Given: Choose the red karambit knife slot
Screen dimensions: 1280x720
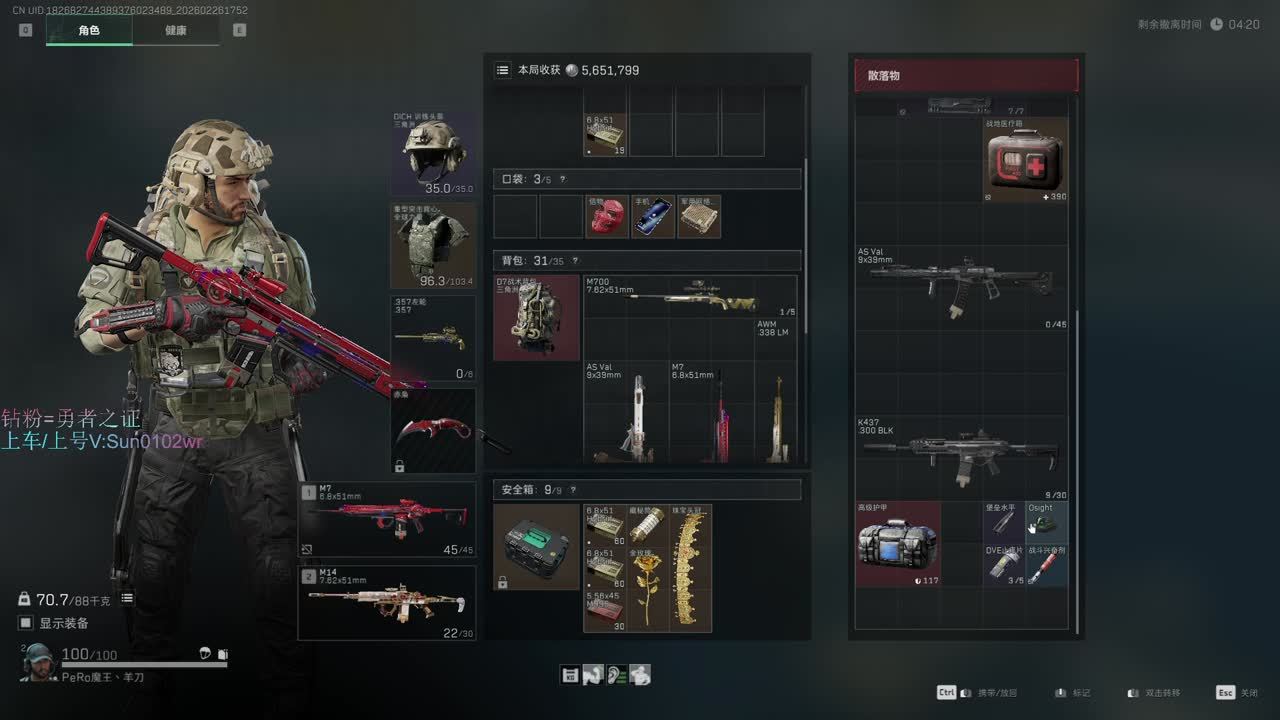Looking at the screenshot, I should click(433, 431).
